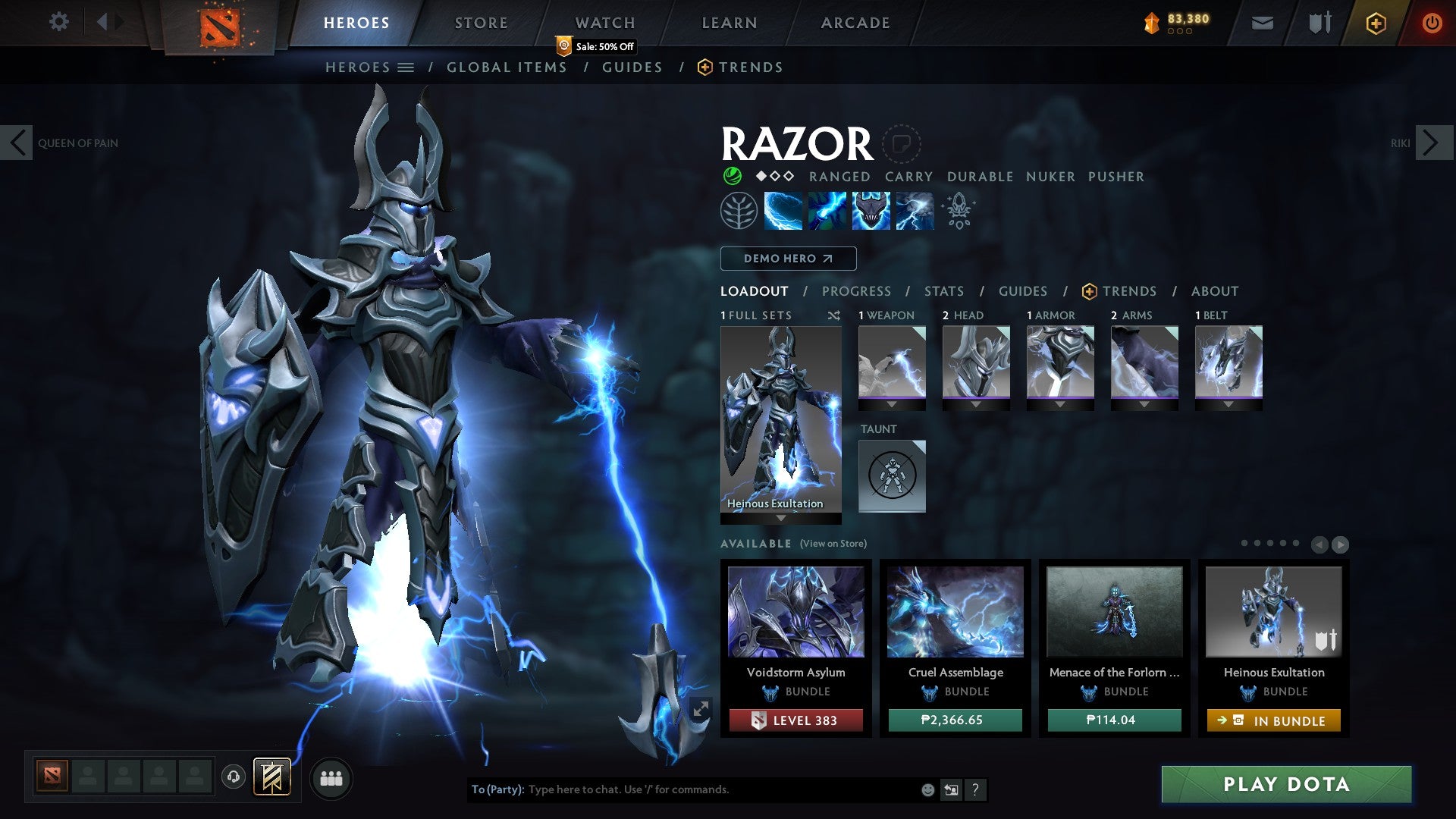Expand the Heinous Exultation set dropdown
Image resolution: width=1456 pixels, height=819 pixels.
click(780, 519)
